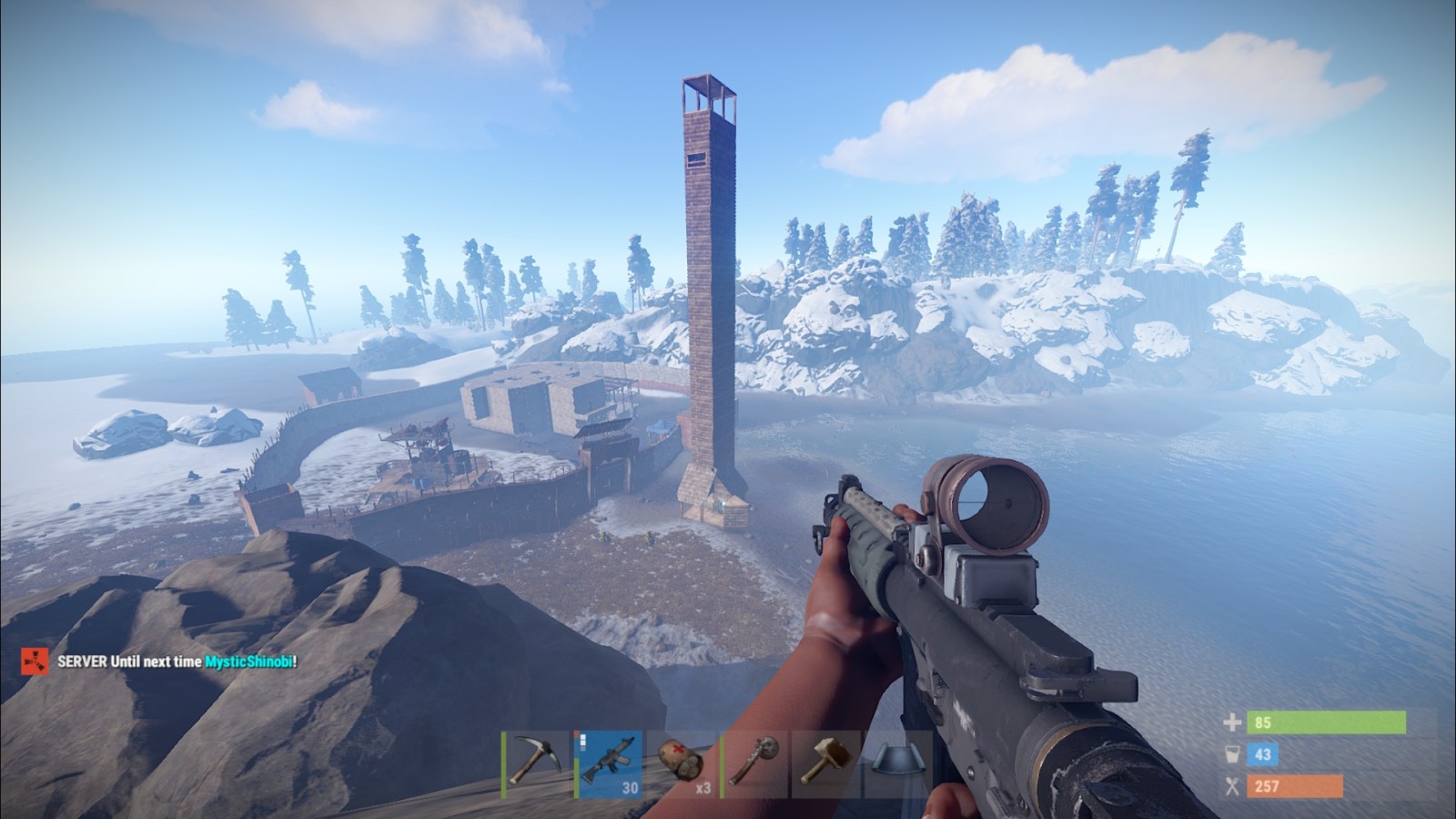This screenshot has height=819, width=1456.
Task: Select the assault rifle hotbar slot
Action: (609, 763)
